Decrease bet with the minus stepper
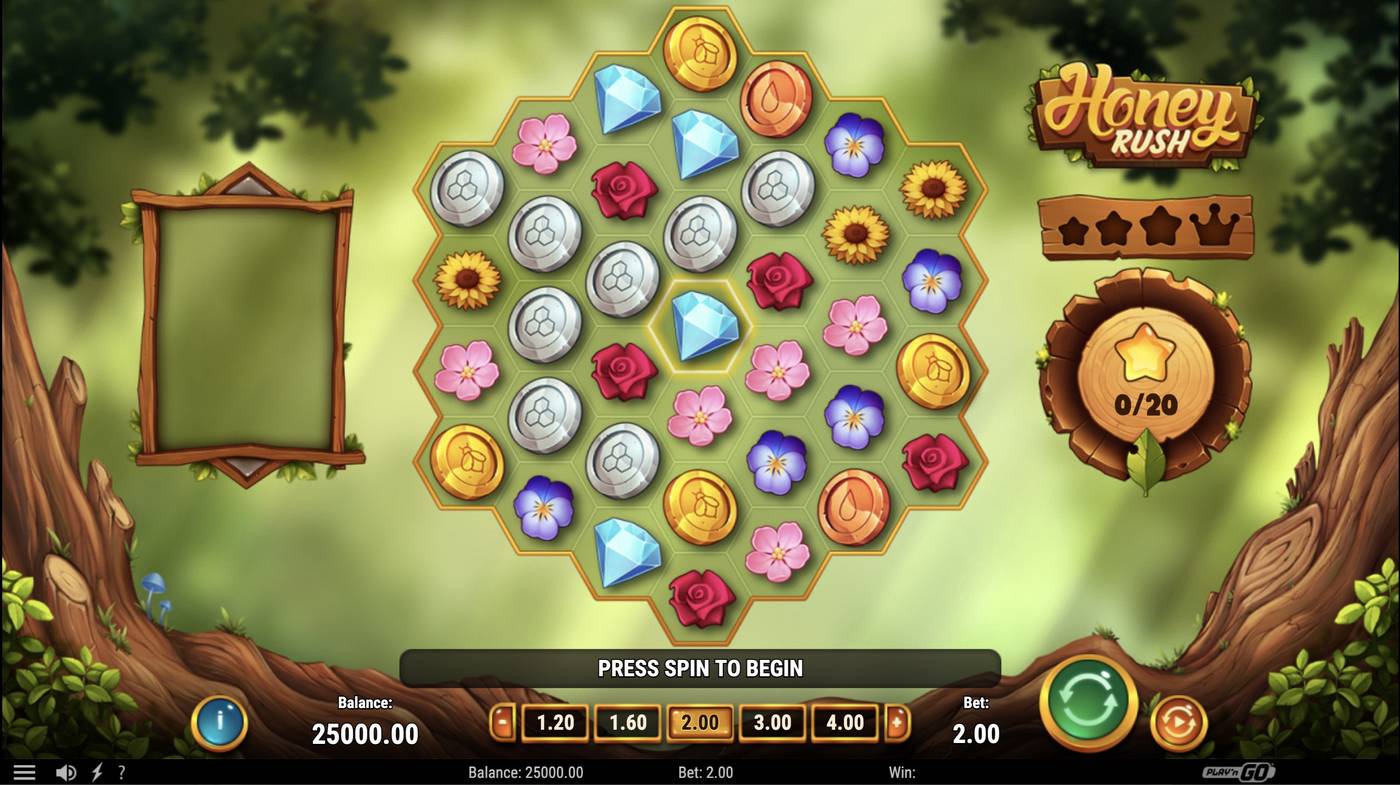This screenshot has height=785, width=1400. coord(502,721)
